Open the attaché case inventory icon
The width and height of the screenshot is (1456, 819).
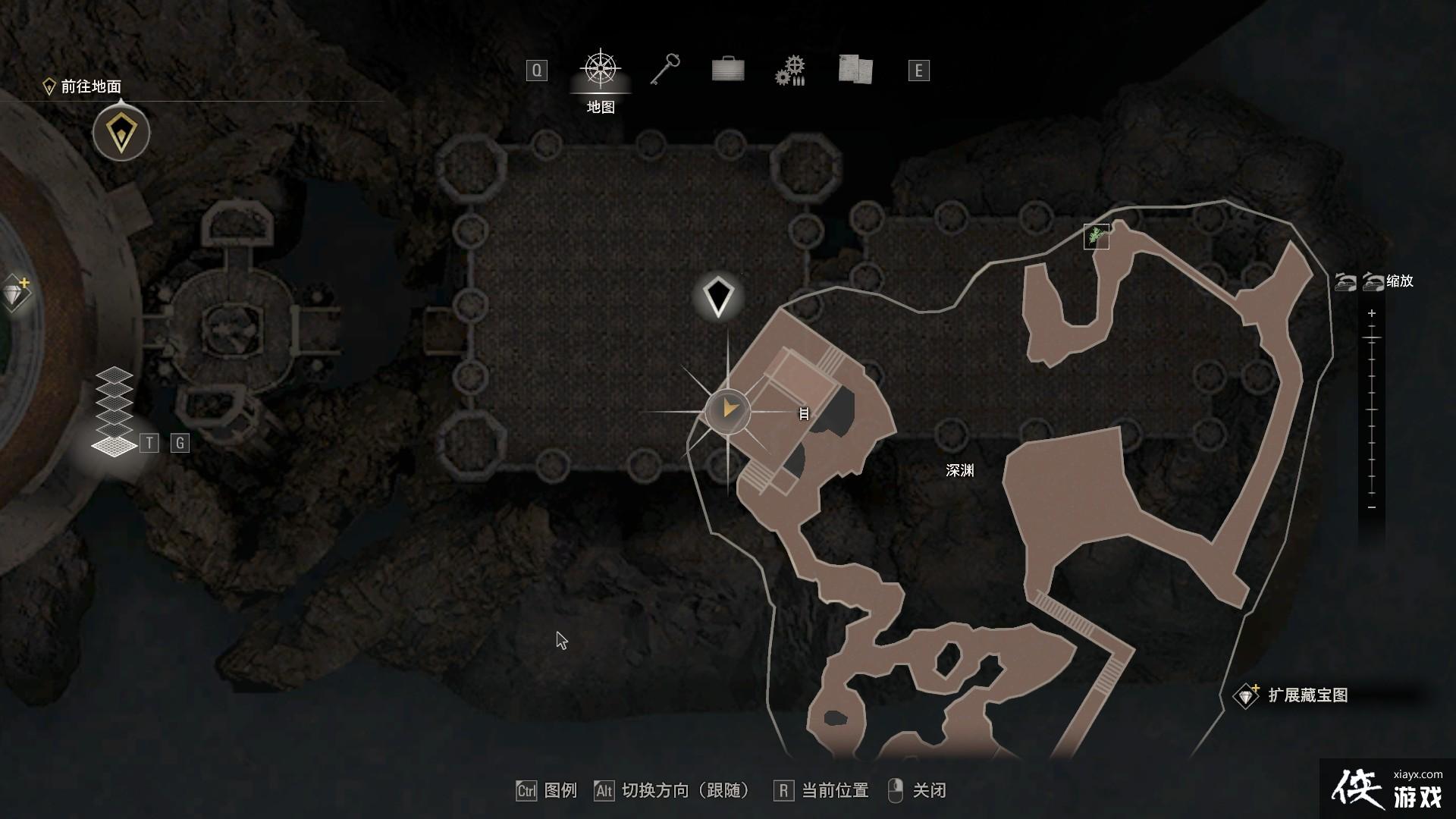[726, 70]
